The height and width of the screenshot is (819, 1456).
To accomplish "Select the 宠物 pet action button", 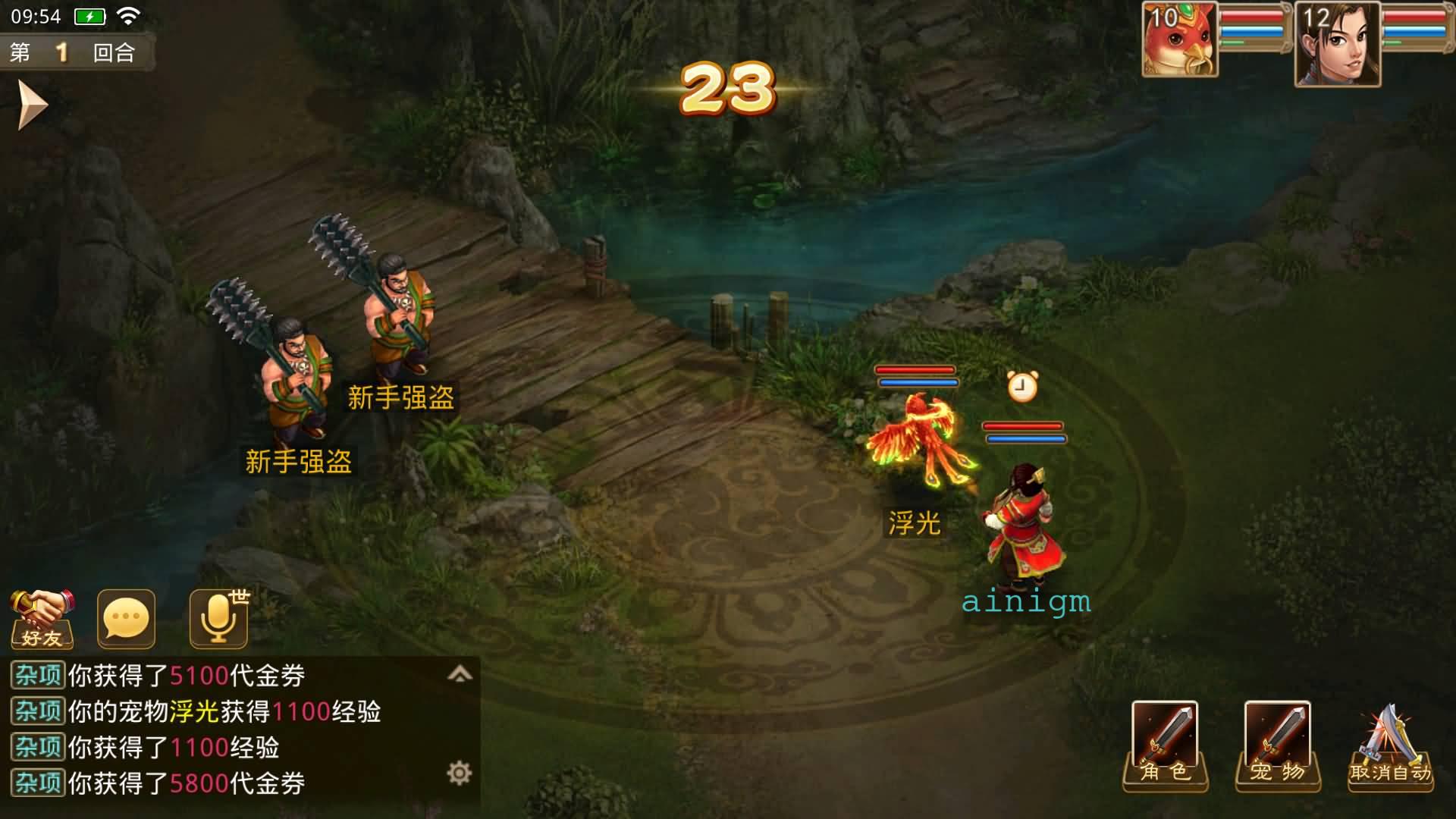I will tap(1278, 745).
